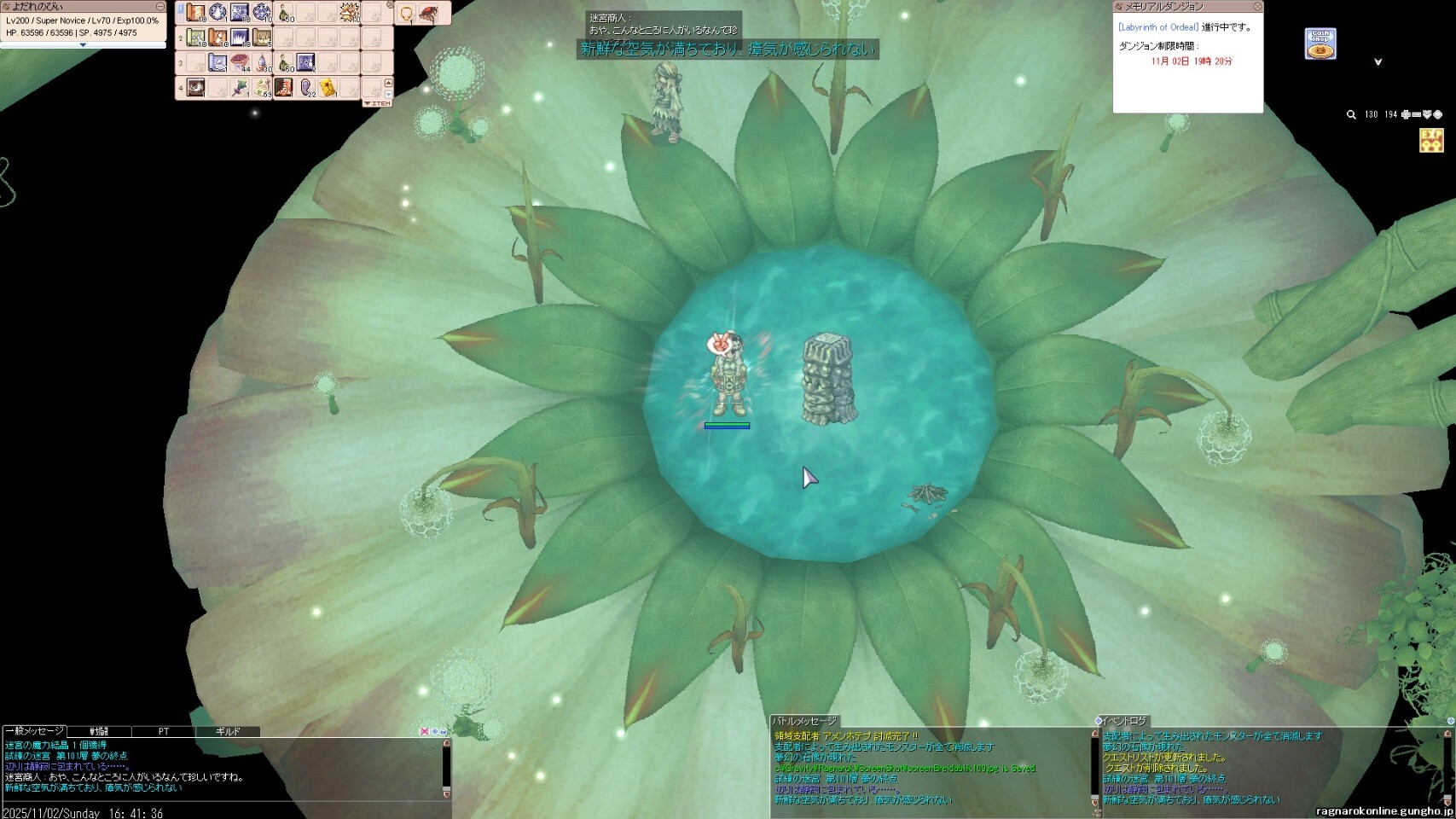Open the Cash Shop
The height and width of the screenshot is (819, 1456).
click(x=1320, y=44)
